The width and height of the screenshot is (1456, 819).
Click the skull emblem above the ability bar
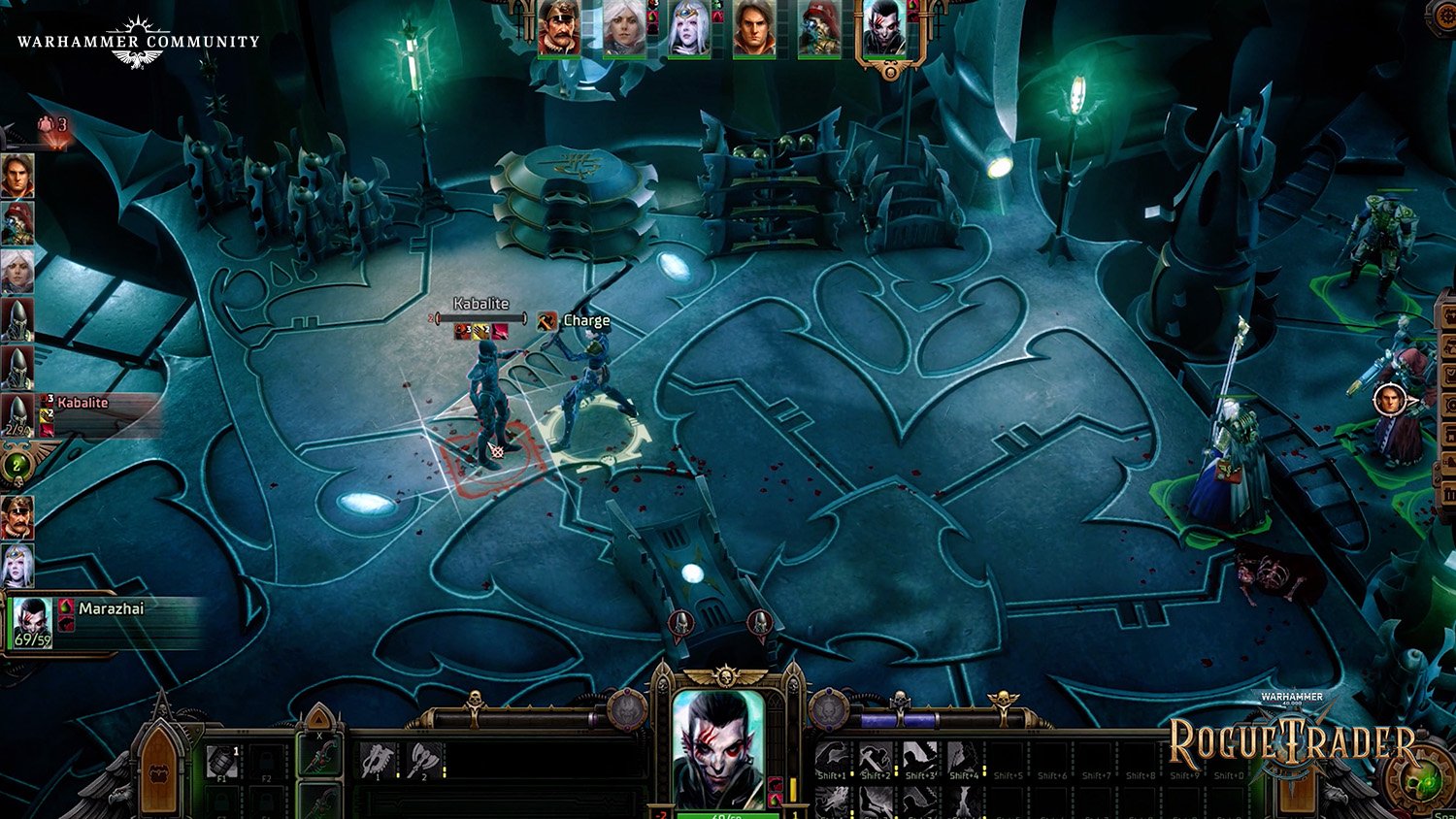(x=900, y=698)
